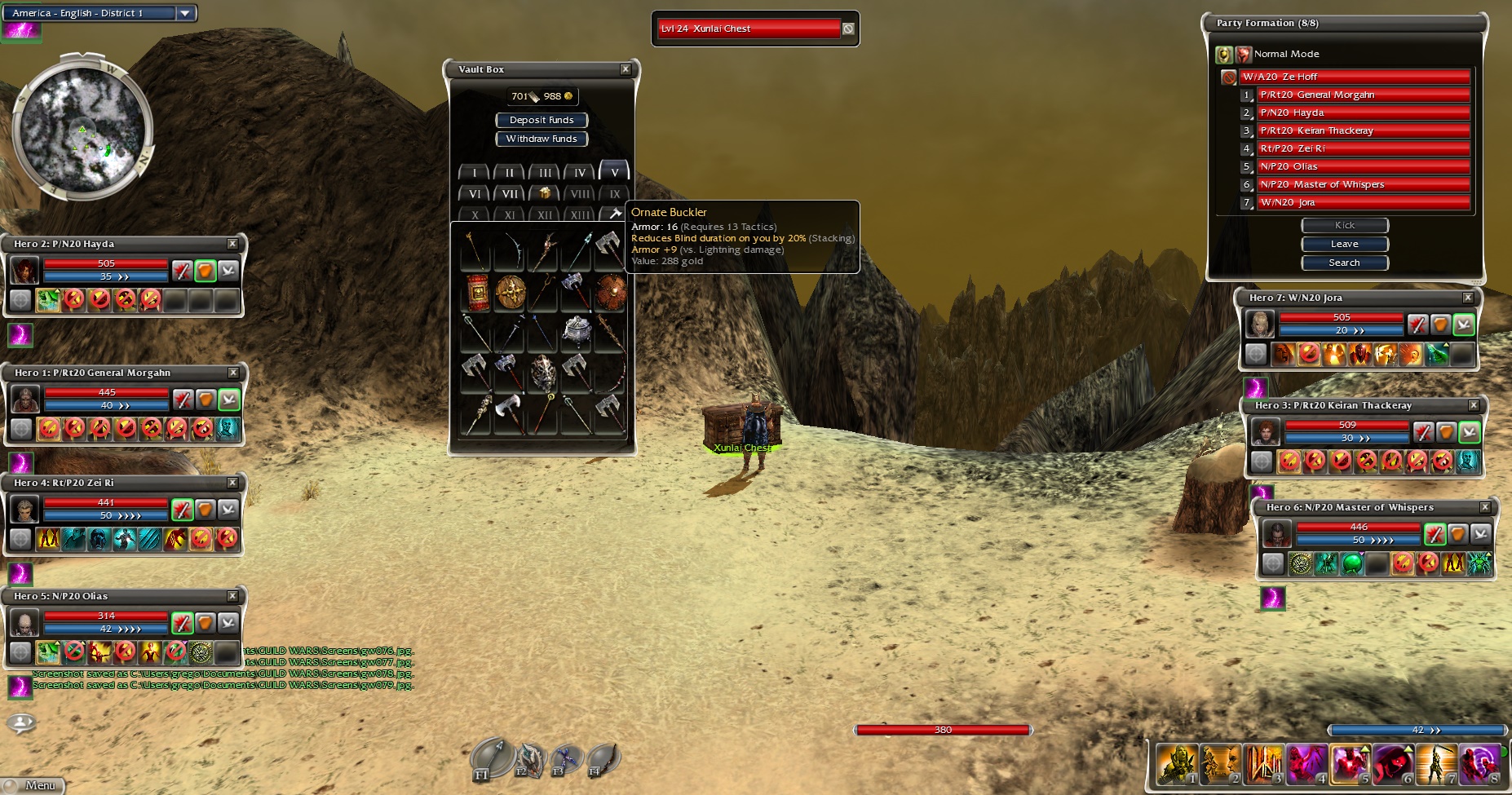Close Hero 7 Jora's panel
The image size is (1512, 795).
click(1468, 298)
